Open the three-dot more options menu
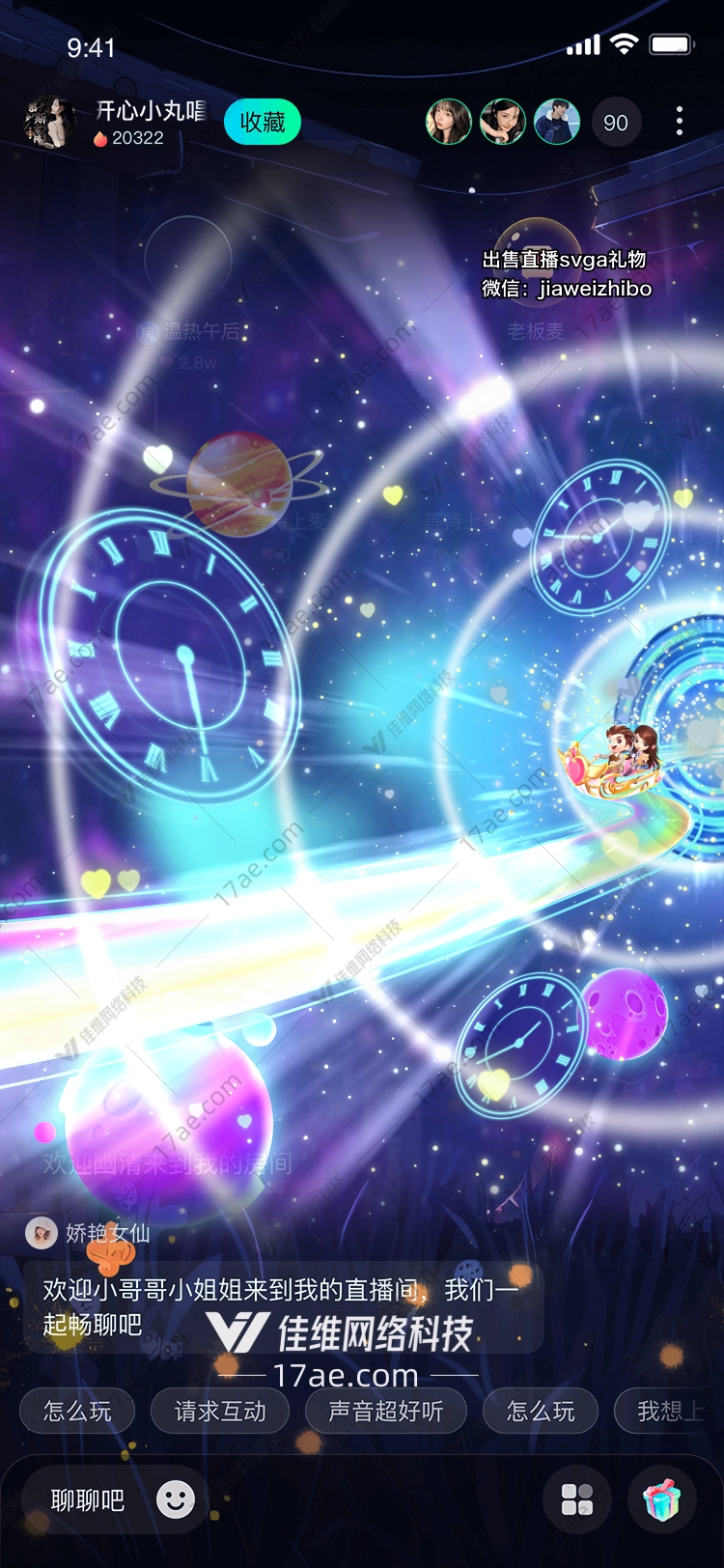724x1568 pixels. [x=680, y=122]
